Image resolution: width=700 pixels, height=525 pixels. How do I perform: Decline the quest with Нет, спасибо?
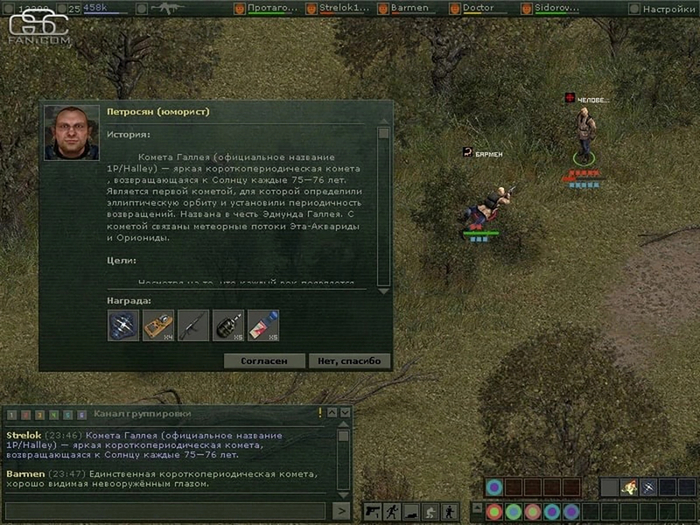(349, 361)
